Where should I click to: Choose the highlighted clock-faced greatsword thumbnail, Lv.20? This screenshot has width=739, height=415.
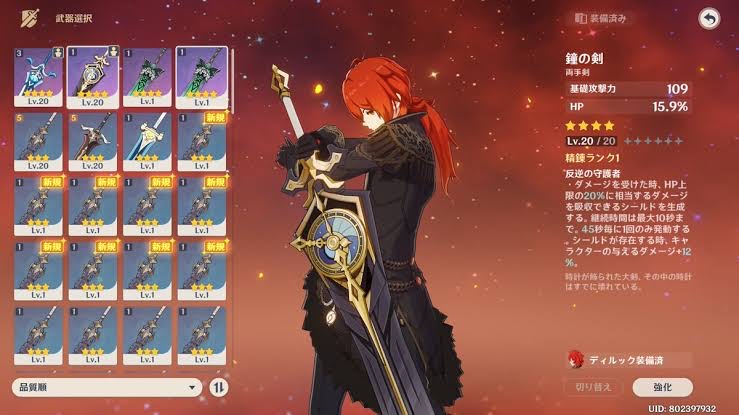tap(93, 73)
